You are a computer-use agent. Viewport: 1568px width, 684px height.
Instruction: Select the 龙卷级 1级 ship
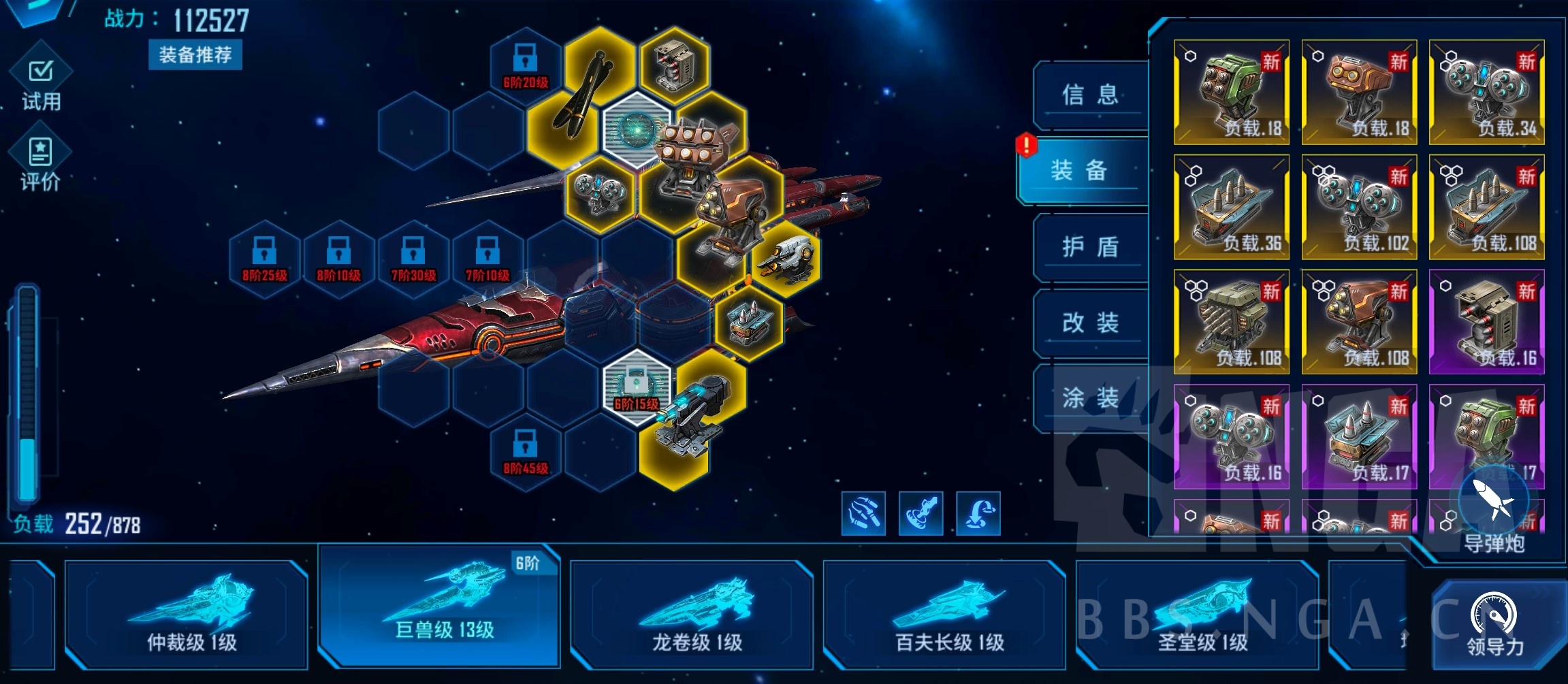(x=692, y=616)
